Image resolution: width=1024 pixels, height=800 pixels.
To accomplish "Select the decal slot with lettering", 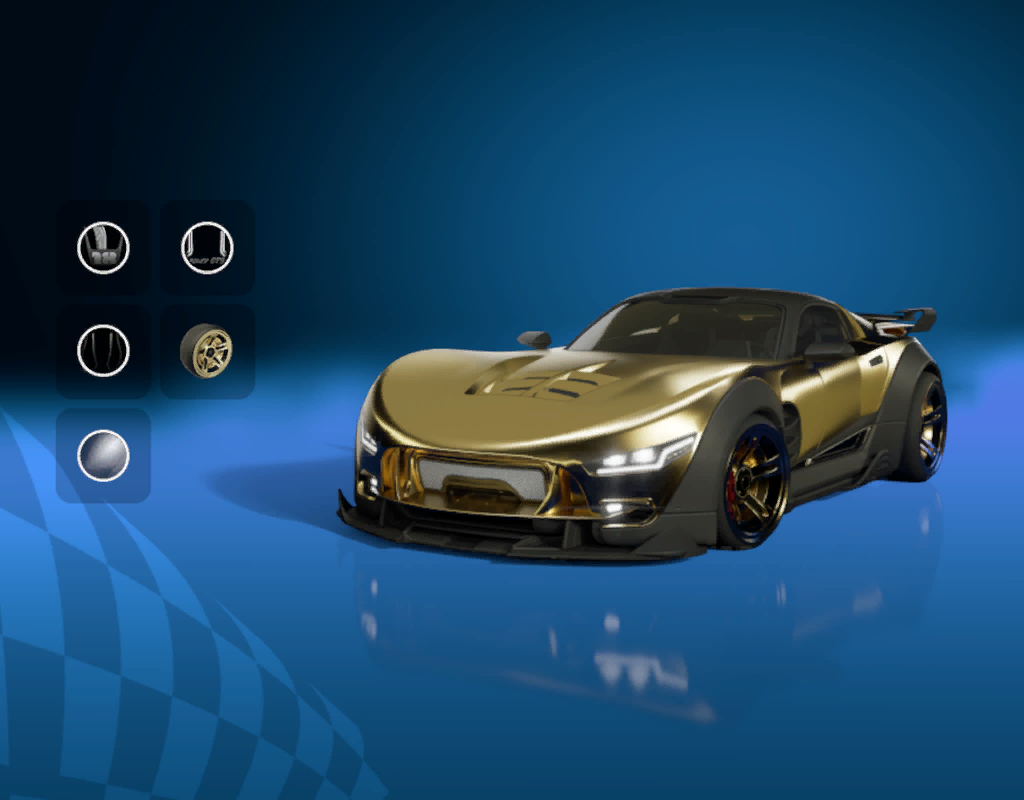I will coord(207,247).
